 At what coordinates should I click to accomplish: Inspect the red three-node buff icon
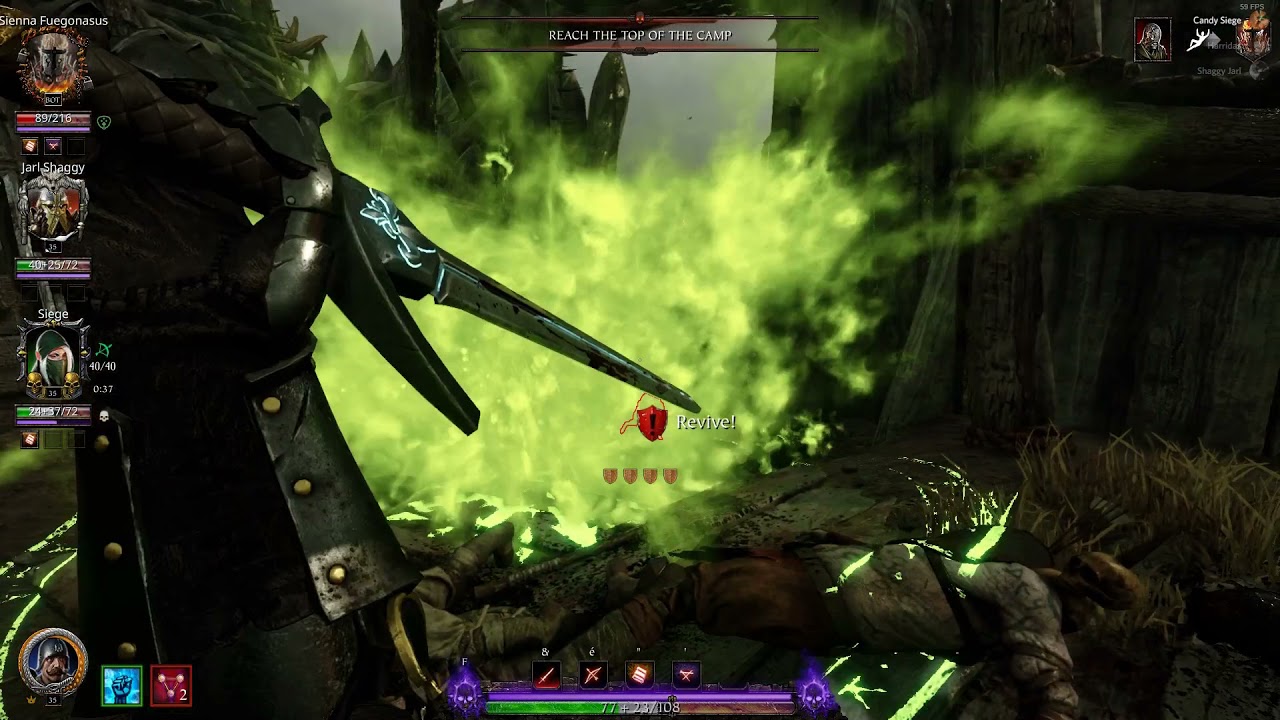click(171, 686)
